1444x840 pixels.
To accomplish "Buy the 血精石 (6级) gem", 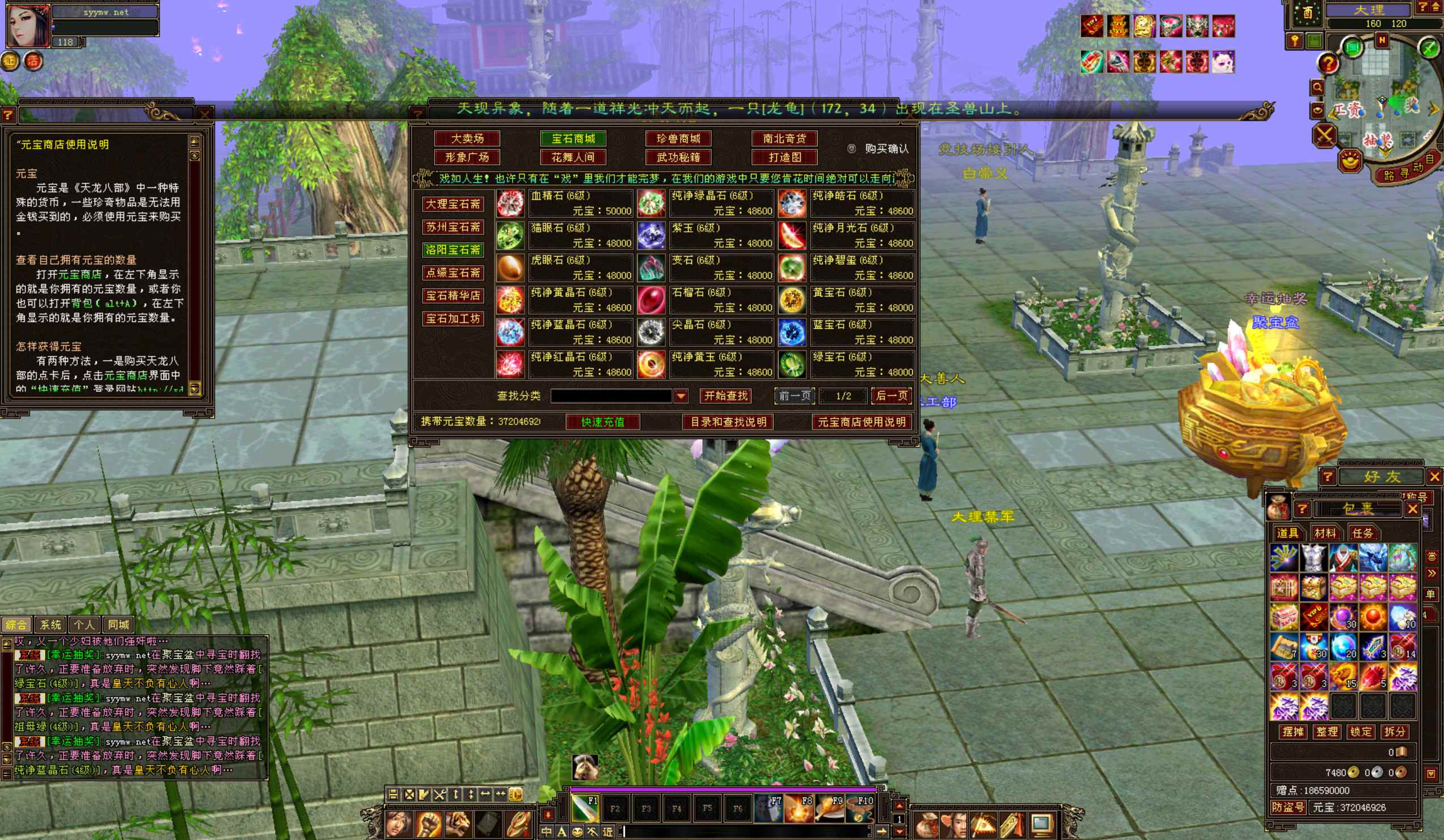I will pos(510,204).
